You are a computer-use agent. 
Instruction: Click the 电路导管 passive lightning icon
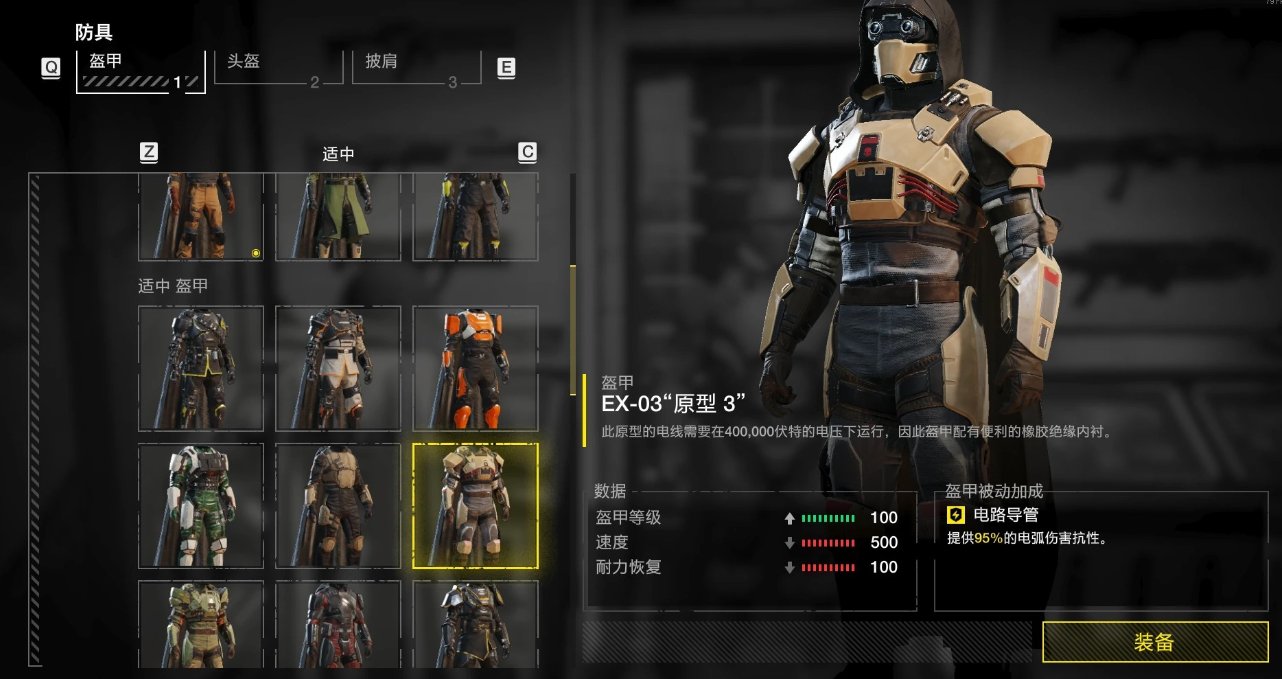tap(956, 516)
